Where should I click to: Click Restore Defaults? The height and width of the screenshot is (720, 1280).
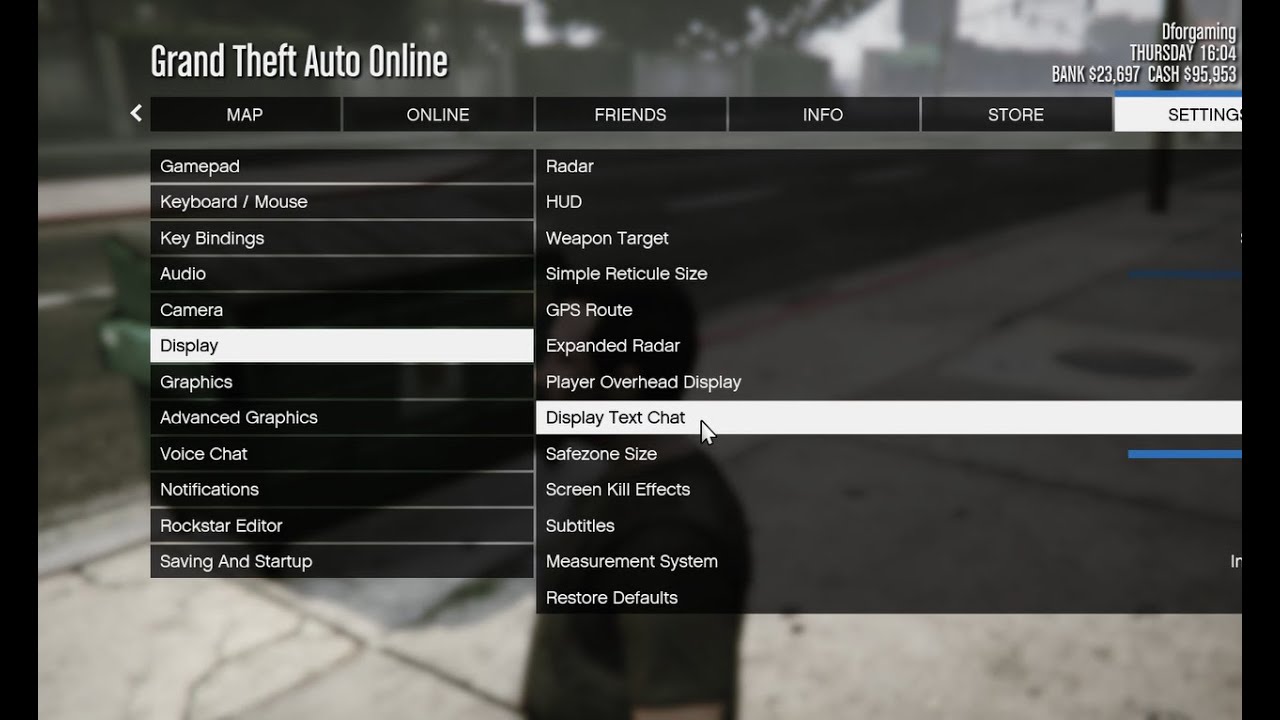[611, 598]
